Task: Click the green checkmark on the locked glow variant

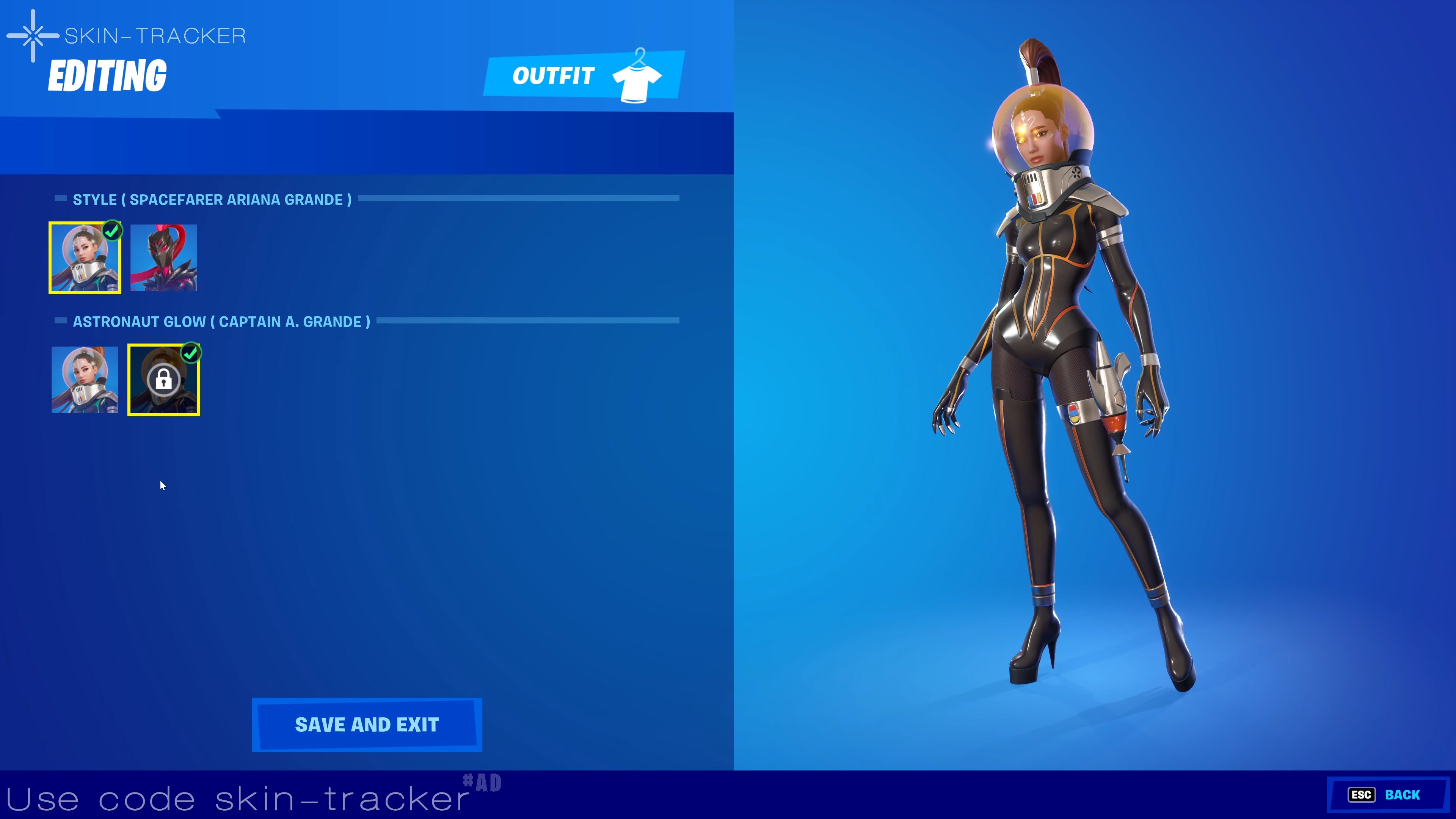Action: [x=191, y=353]
